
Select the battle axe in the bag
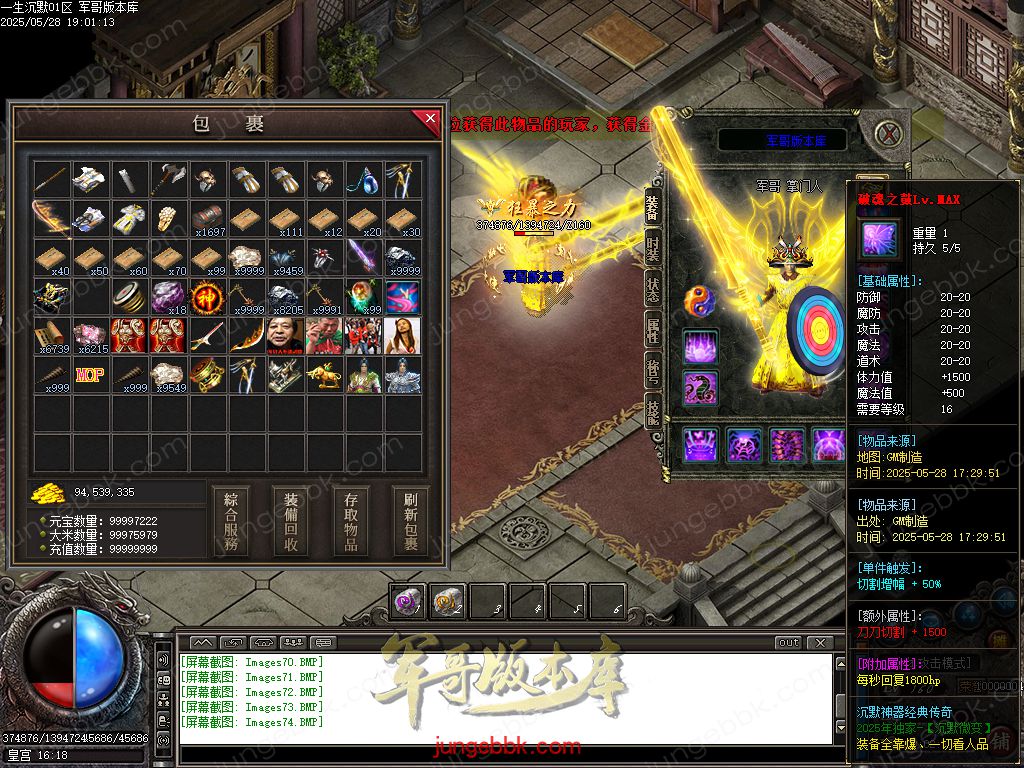coord(169,180)
